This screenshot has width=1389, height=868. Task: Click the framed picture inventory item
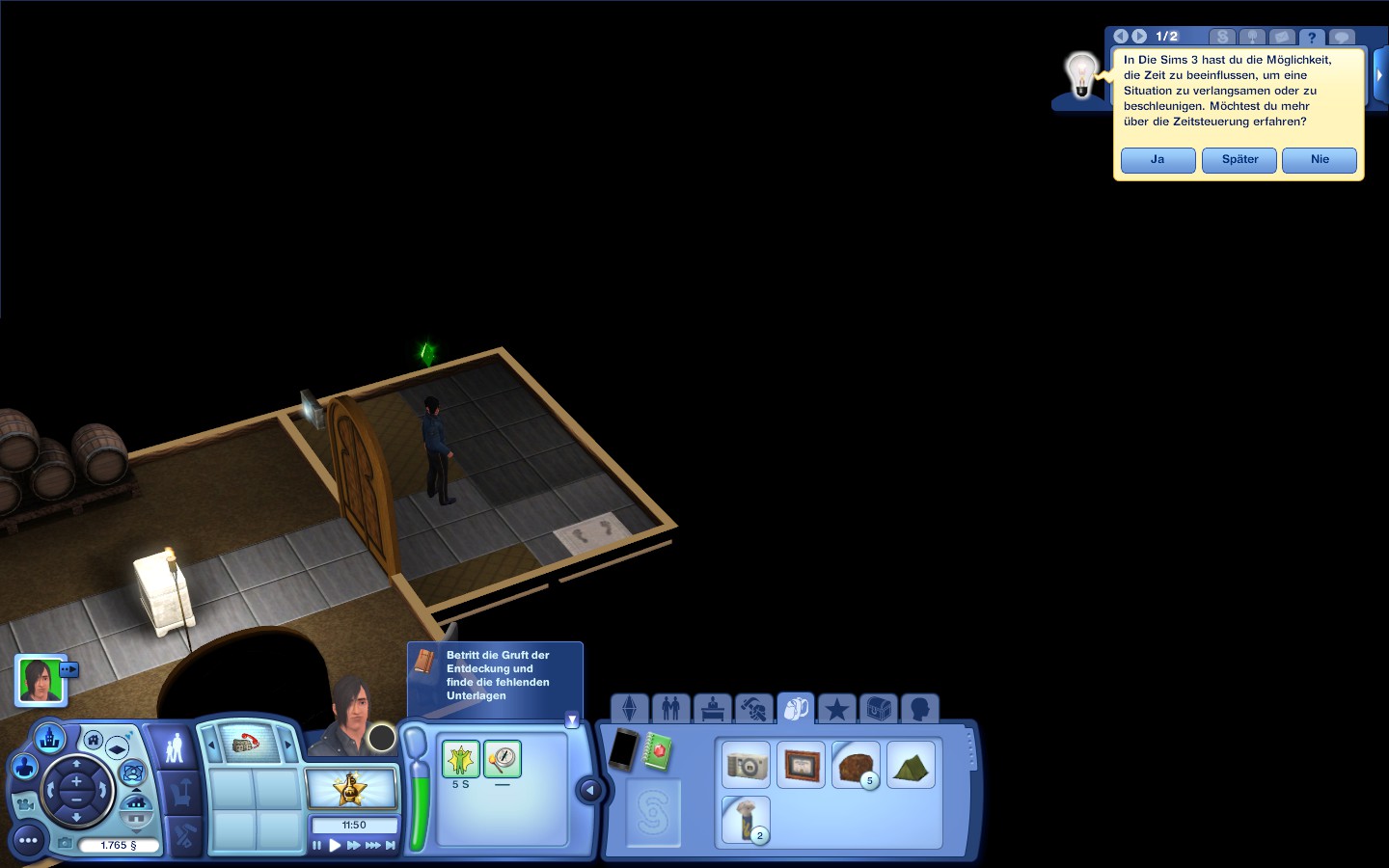click(x=801, y=766)
